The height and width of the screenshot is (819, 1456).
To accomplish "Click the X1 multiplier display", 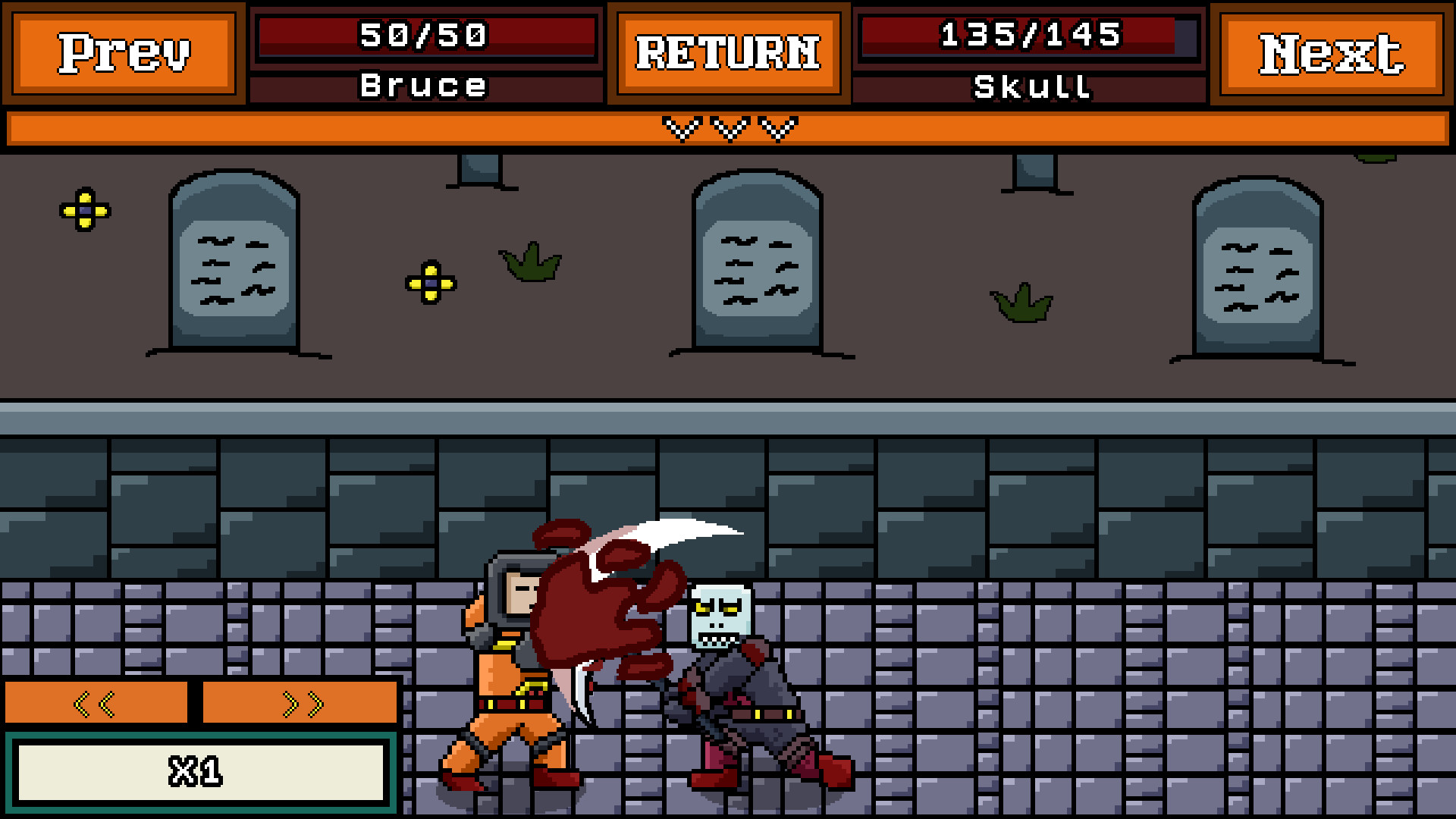I will [199, 773].
